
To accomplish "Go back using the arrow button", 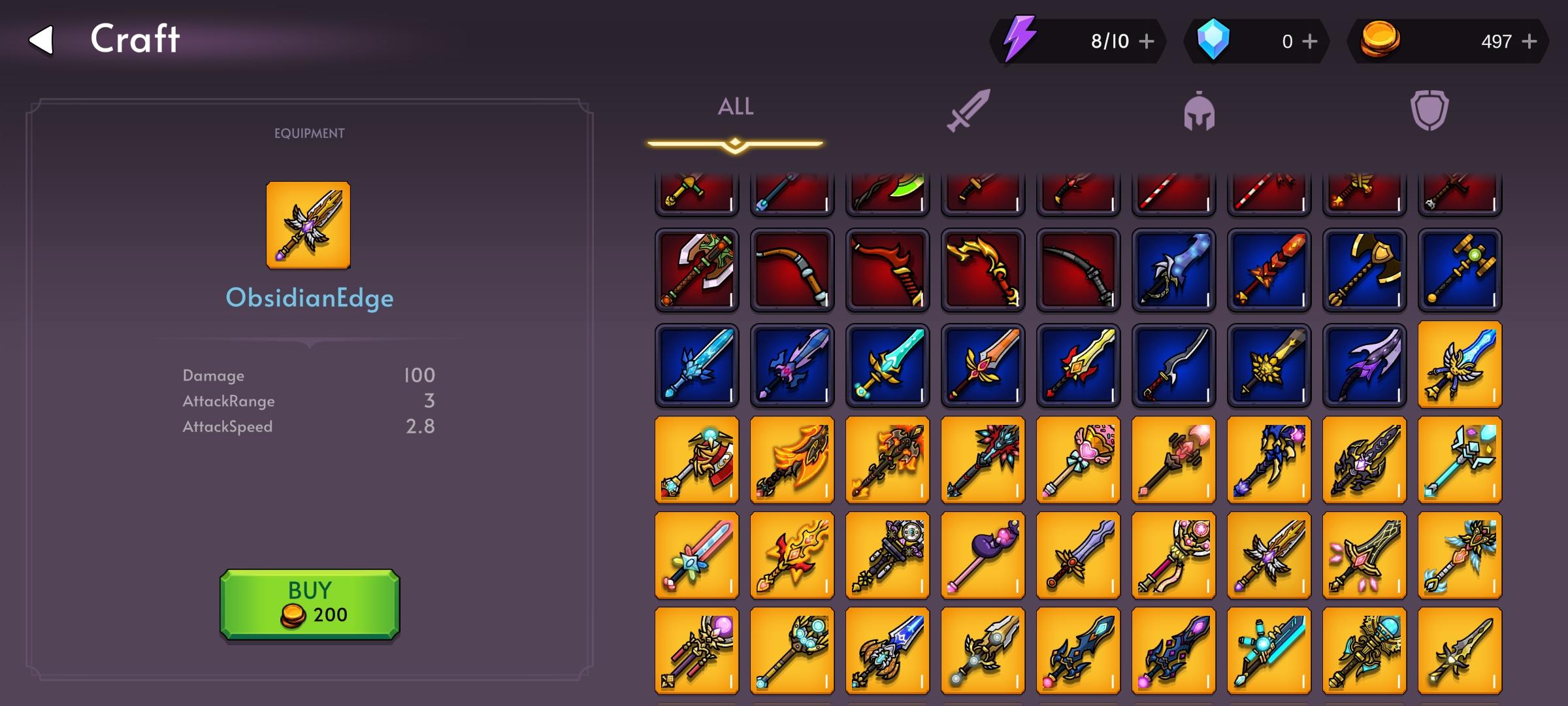I will pyautogui.click(x=41, y=39).
